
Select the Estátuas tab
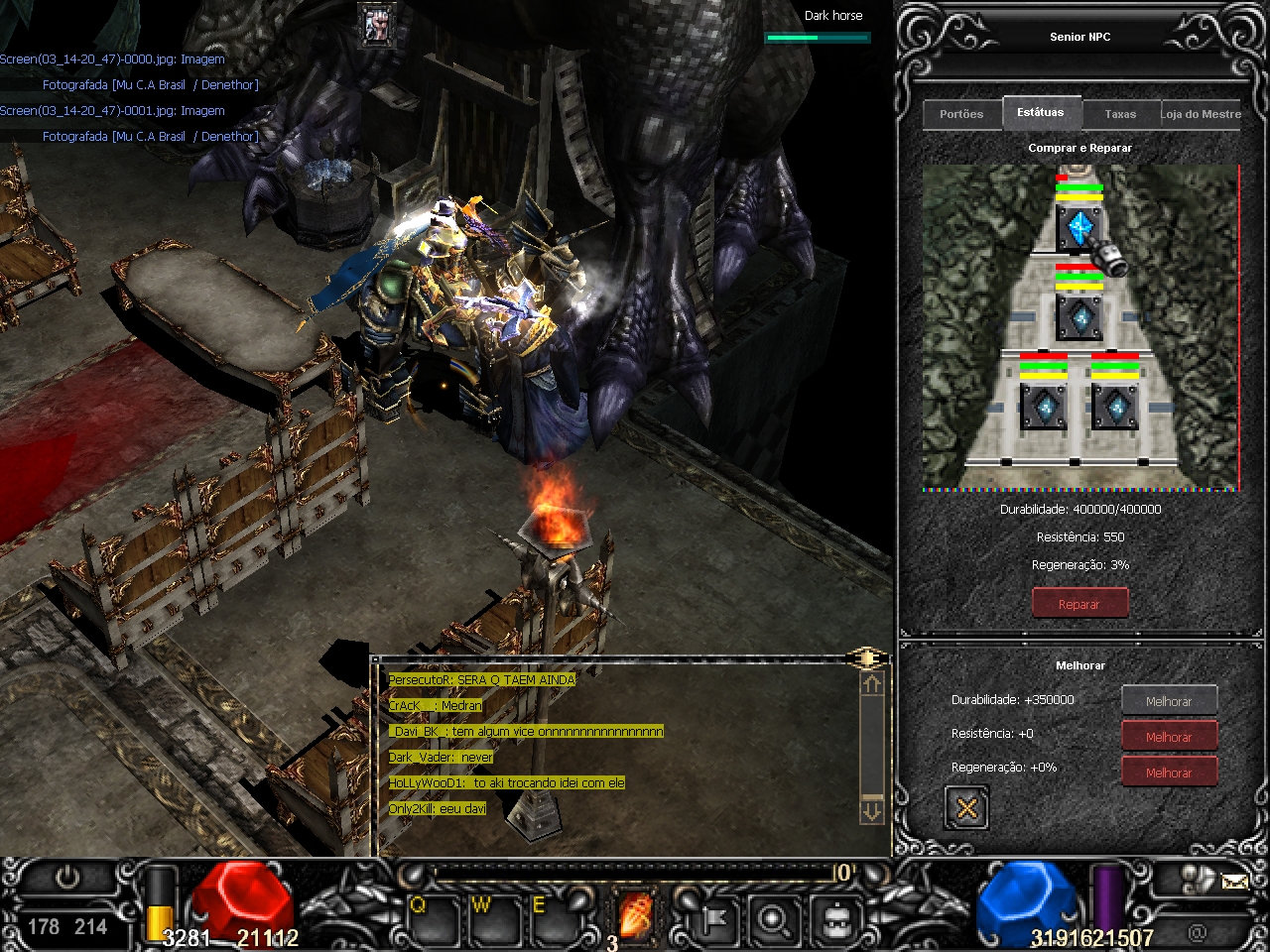coord(1040,112)
